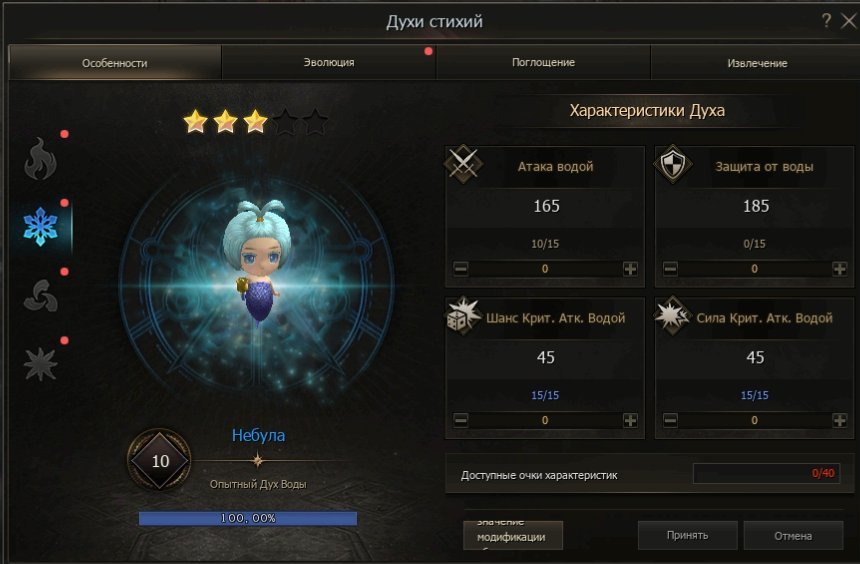860x564 pixels.
Task: Increase Атака водой with plus button
Action: pyautogui.click(x=630, y=269)
